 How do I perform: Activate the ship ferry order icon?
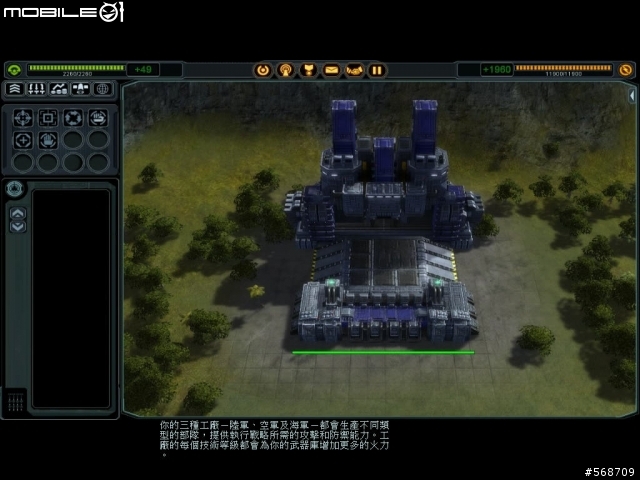98,117
